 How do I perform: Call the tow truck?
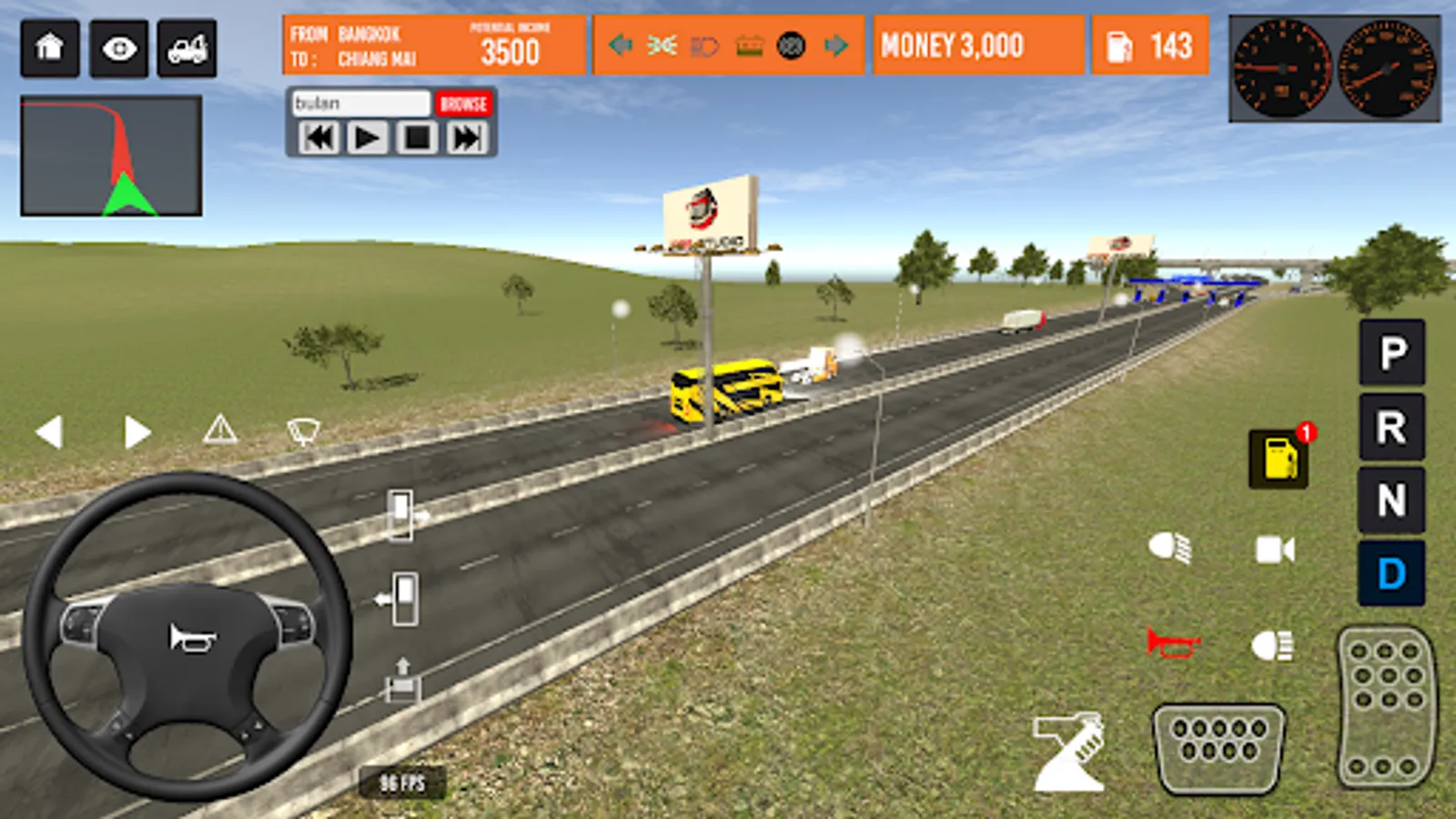(187, 47)
